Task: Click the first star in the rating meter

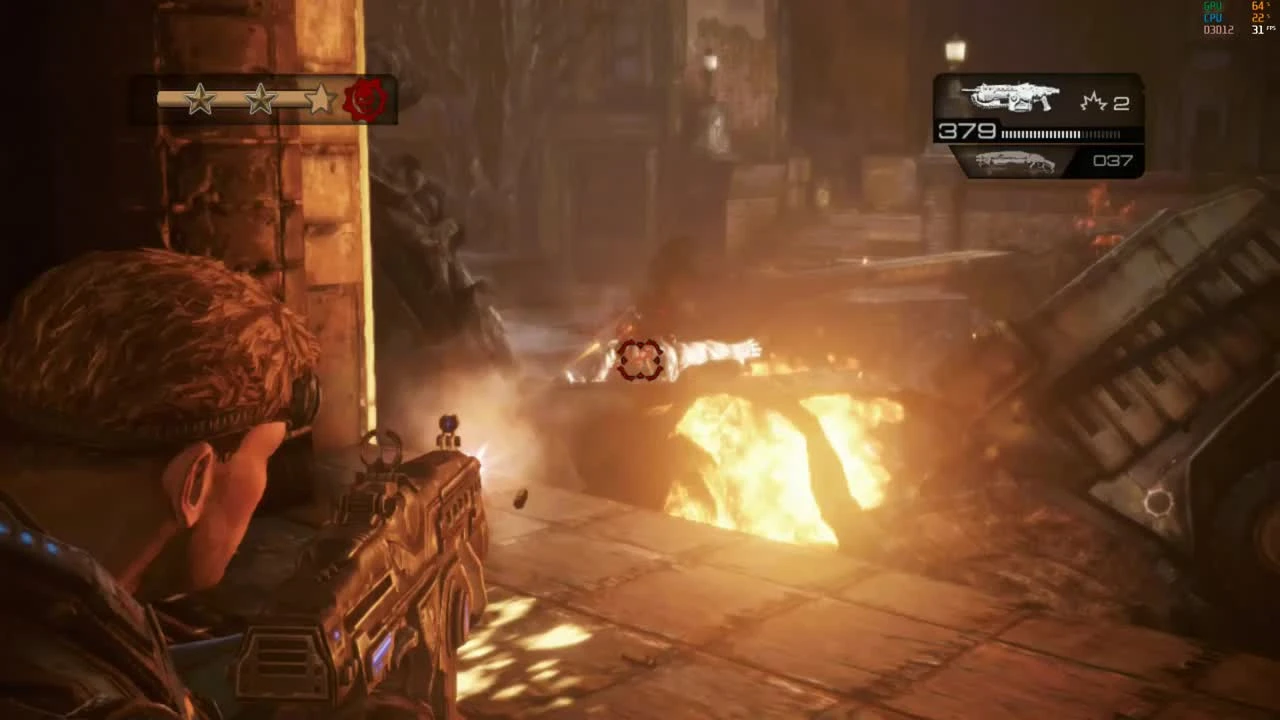Action: tap(199, 99)
